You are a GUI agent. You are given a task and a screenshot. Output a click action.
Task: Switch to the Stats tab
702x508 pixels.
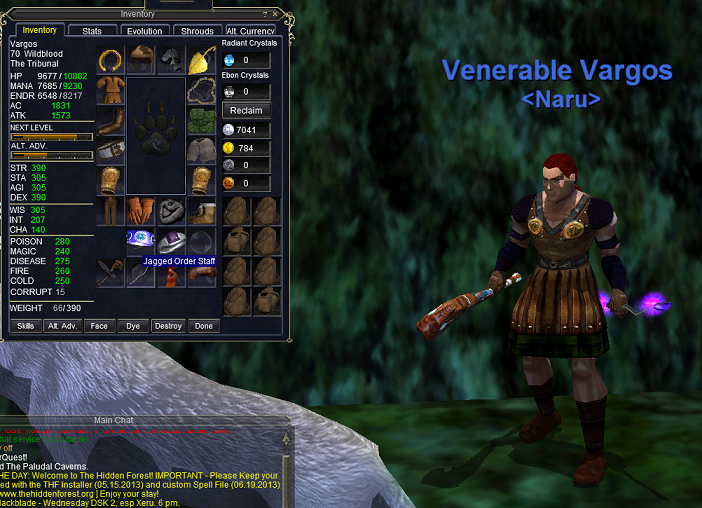91,31
